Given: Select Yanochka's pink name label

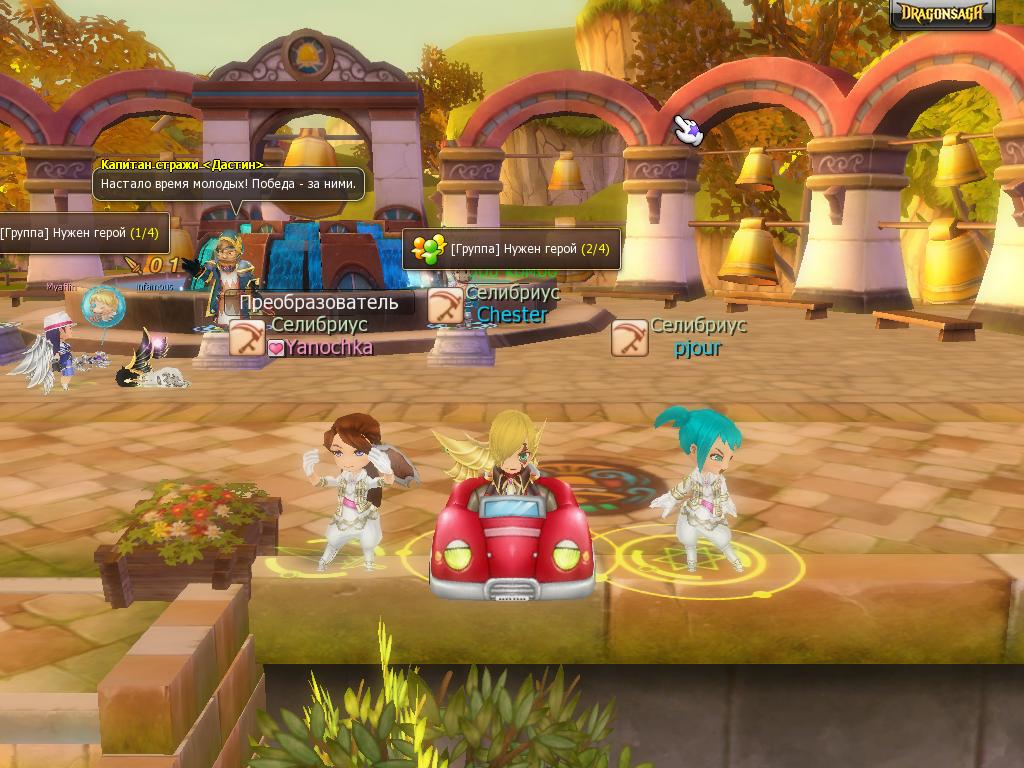Looking at the screenshot, I should (329, 347).
